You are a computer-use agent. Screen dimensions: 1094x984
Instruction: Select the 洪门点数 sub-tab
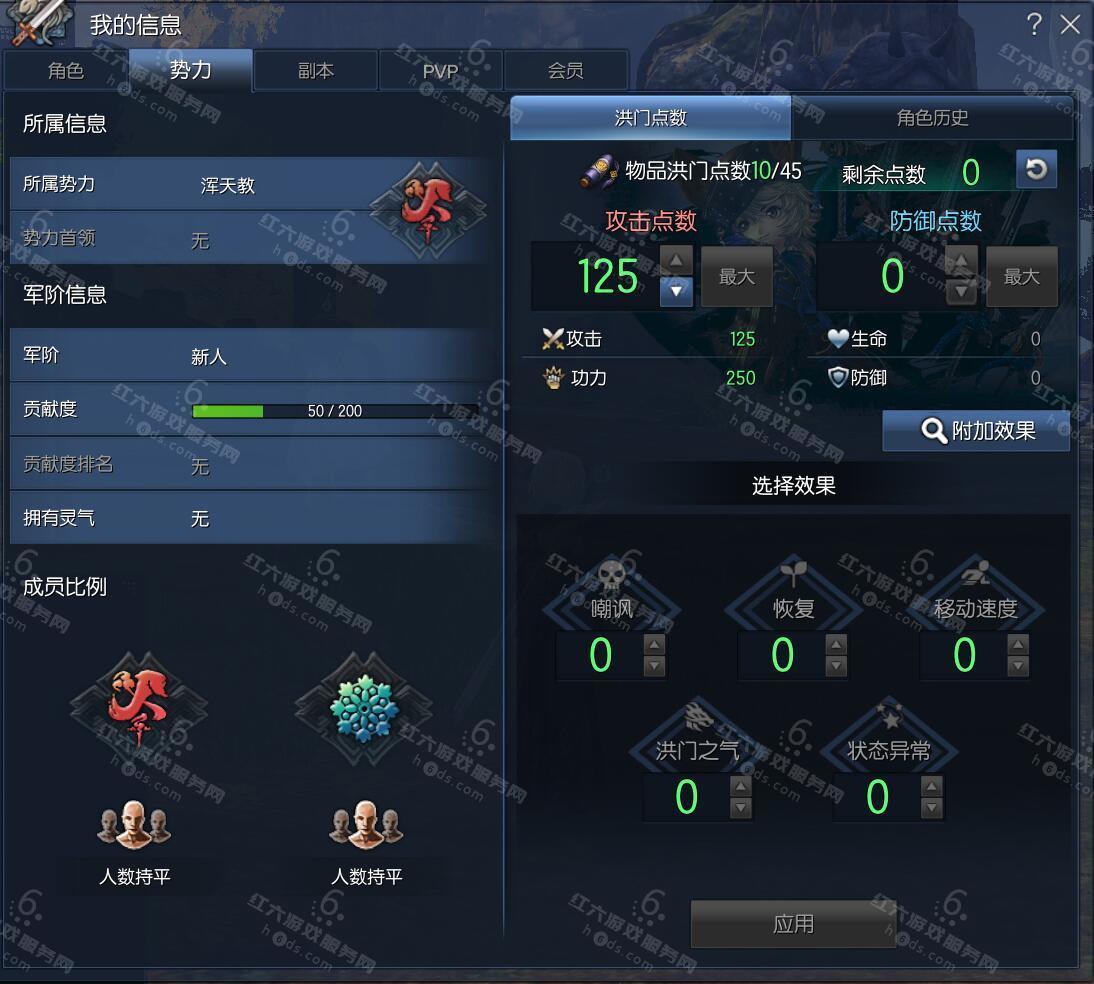(x=650, y=118)
